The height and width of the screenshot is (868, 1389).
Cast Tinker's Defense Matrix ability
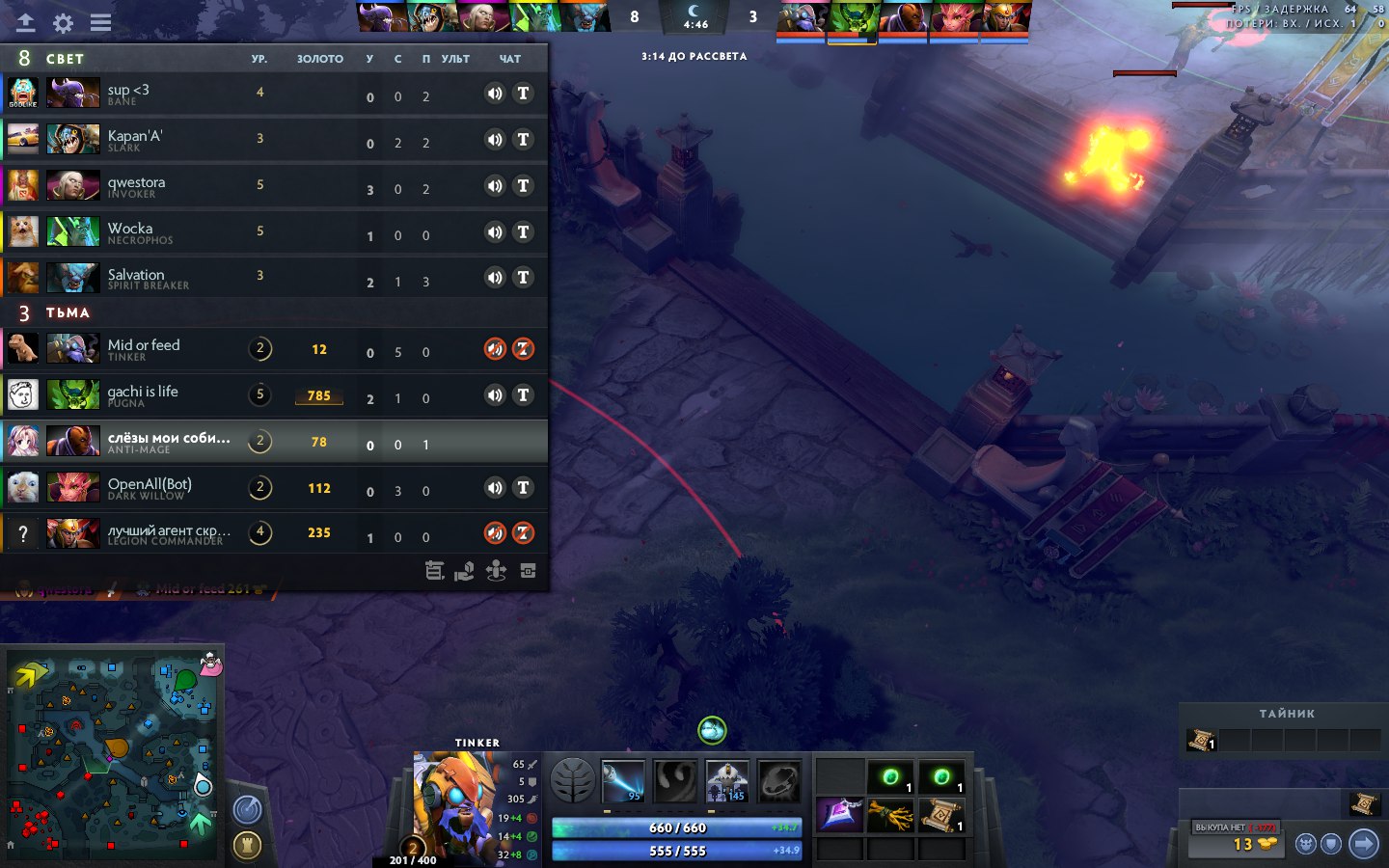(x=727, y=781)
